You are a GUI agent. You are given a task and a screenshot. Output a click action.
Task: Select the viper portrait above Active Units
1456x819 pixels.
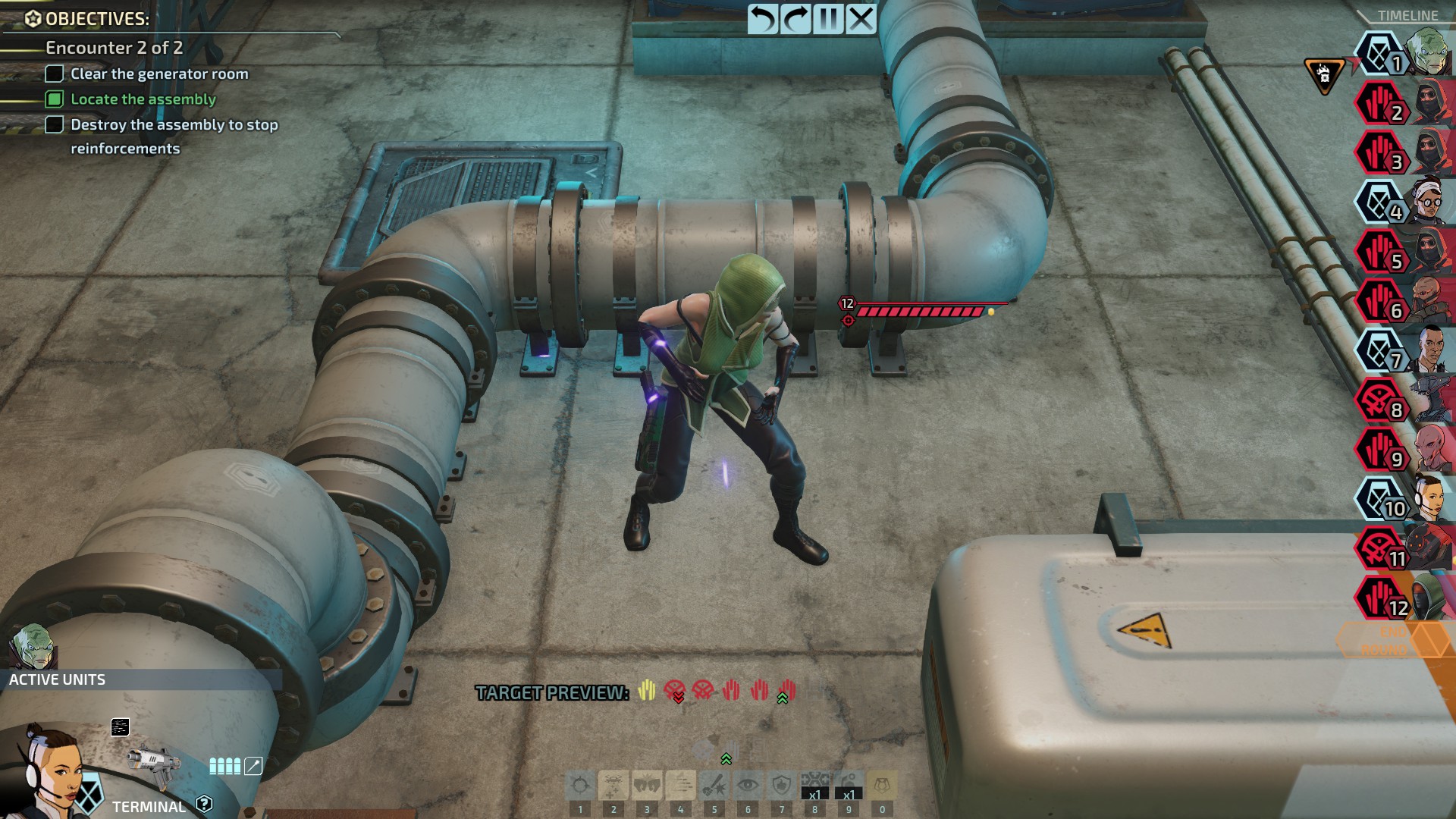pyautogui.click(x=33, y=645)
